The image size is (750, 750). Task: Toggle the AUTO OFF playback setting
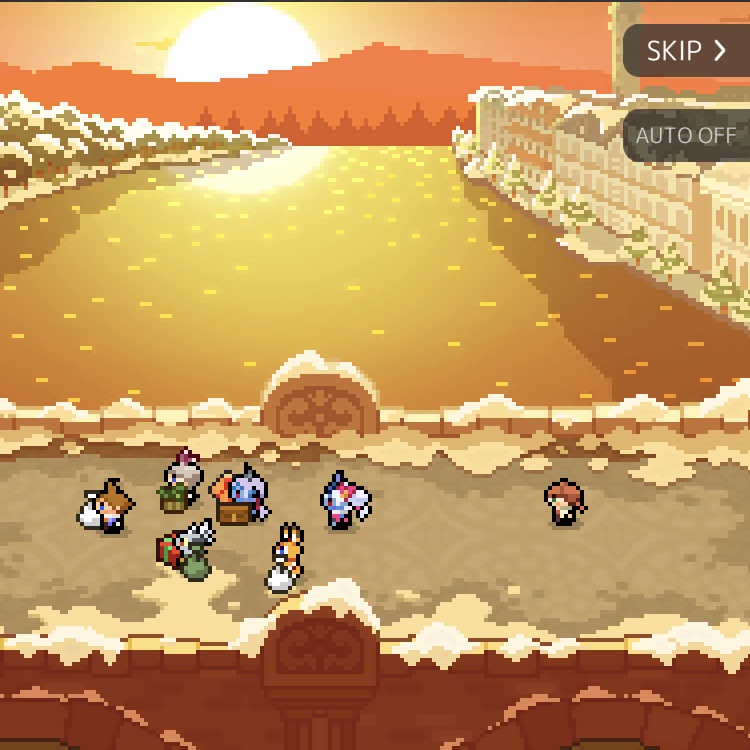pos(686,135)
